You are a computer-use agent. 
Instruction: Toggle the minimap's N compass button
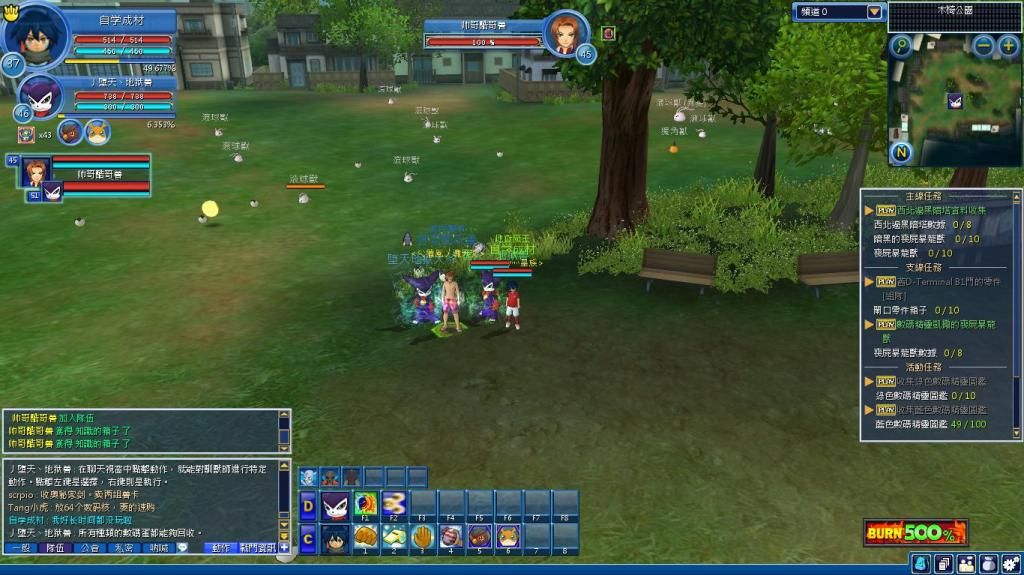pos(902,152)
